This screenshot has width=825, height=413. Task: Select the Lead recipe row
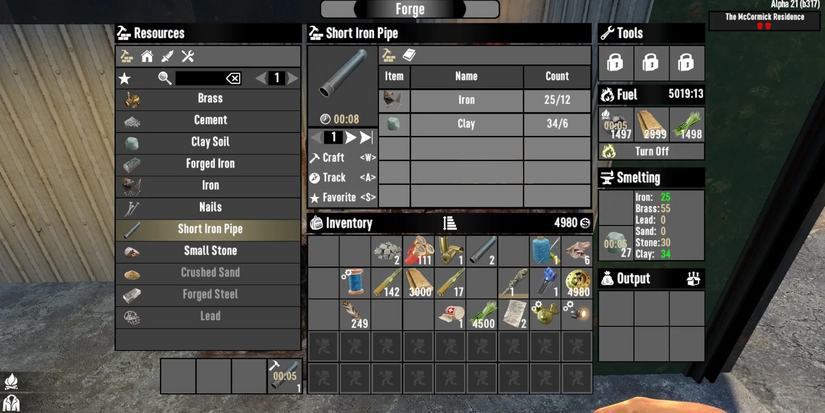point(209,316)
